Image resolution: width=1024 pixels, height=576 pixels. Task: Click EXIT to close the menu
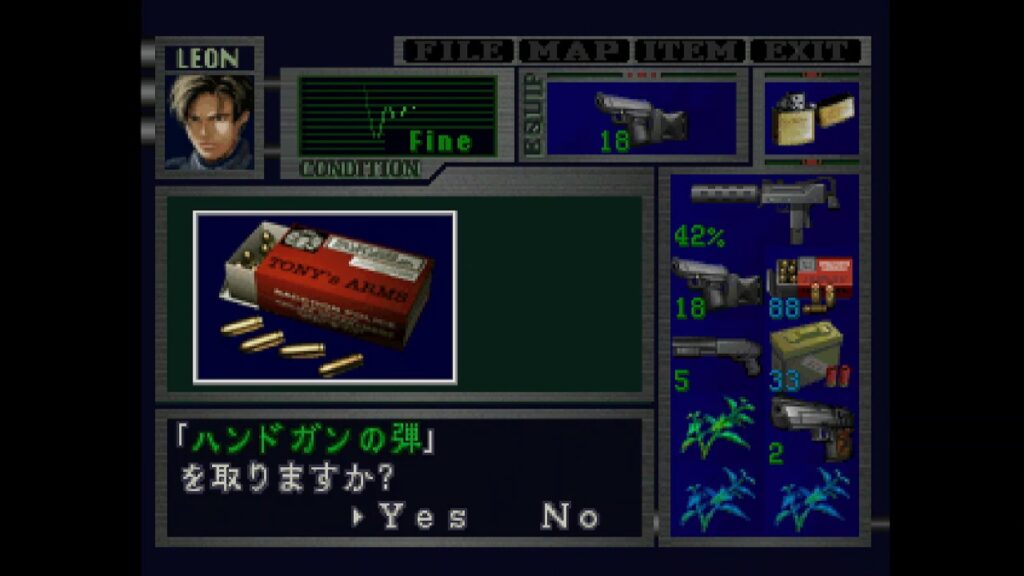pyautogui.click(x=807, y=50)
